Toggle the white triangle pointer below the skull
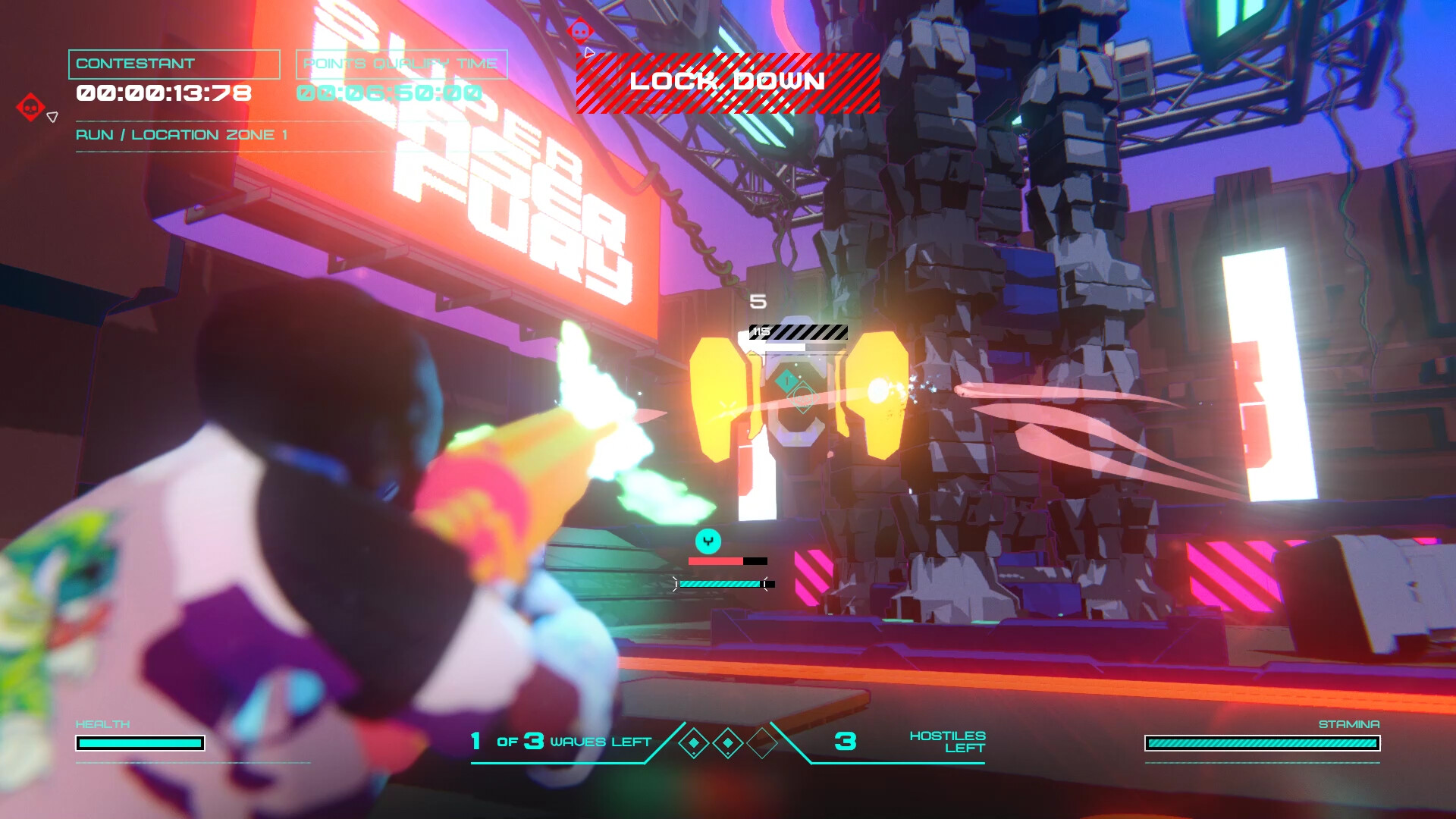 [x=51, y=118]
